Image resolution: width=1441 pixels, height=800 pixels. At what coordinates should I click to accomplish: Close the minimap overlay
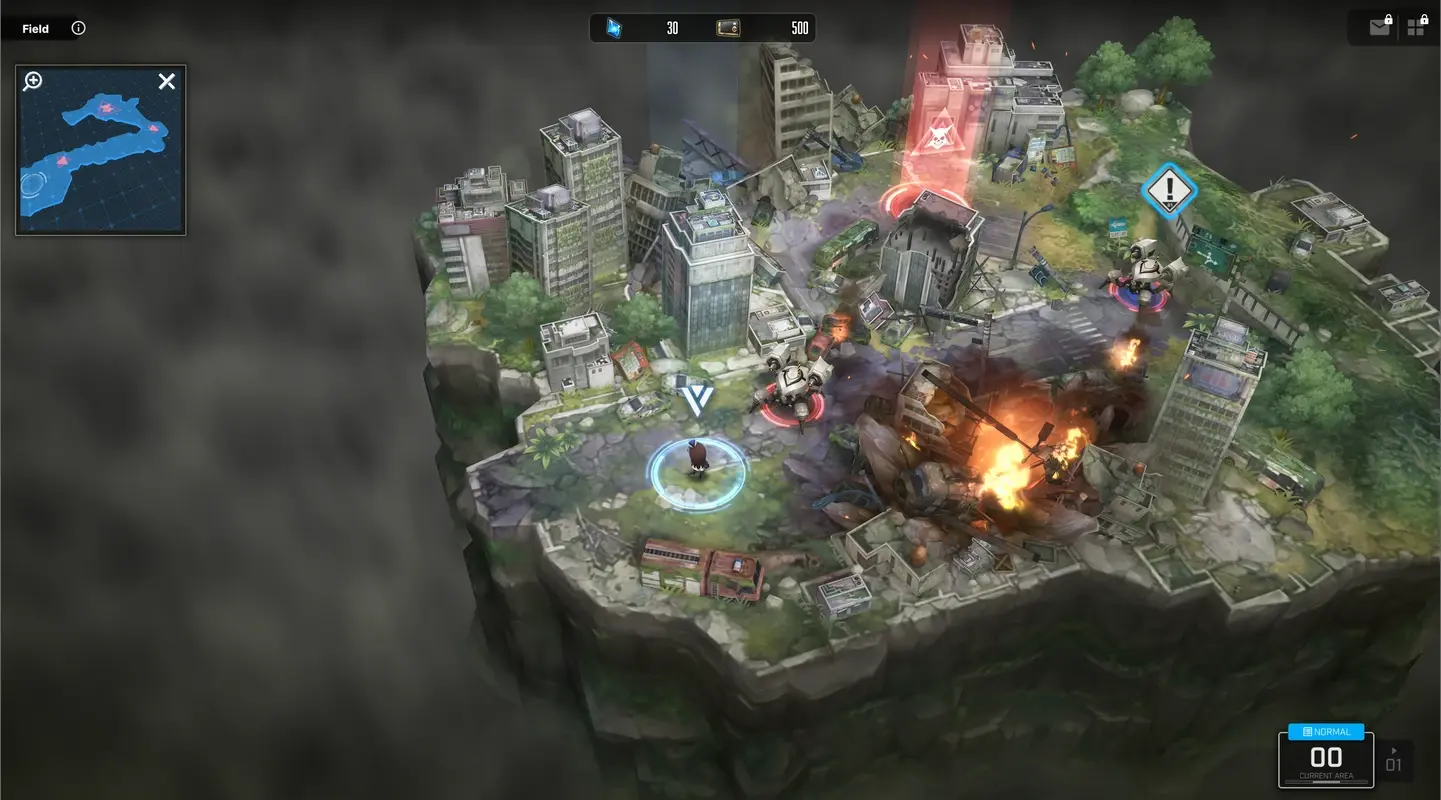pos(166,81)
